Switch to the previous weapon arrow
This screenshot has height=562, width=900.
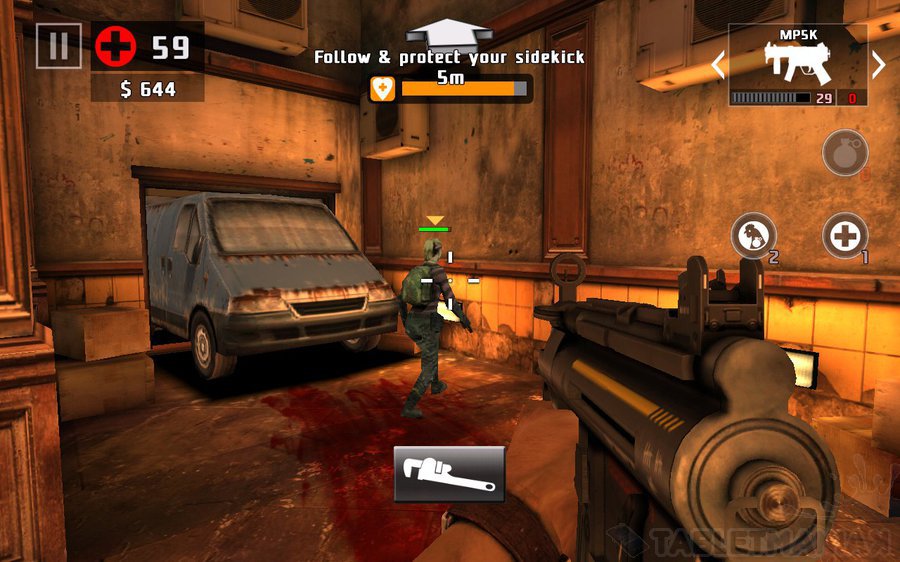tap(717, 65)
